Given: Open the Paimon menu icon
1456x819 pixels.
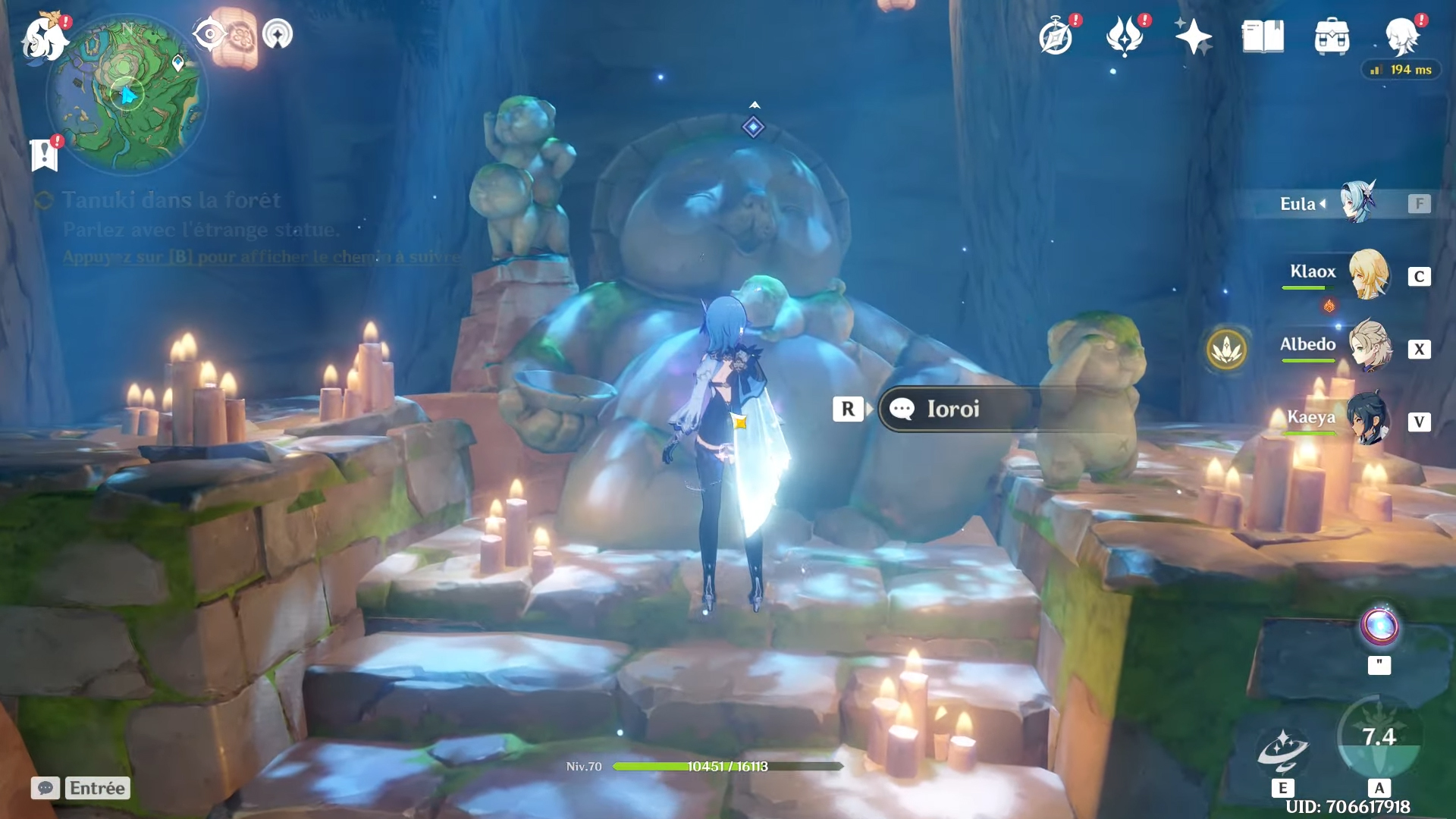Looking at the screenshot, I should 43,38.
